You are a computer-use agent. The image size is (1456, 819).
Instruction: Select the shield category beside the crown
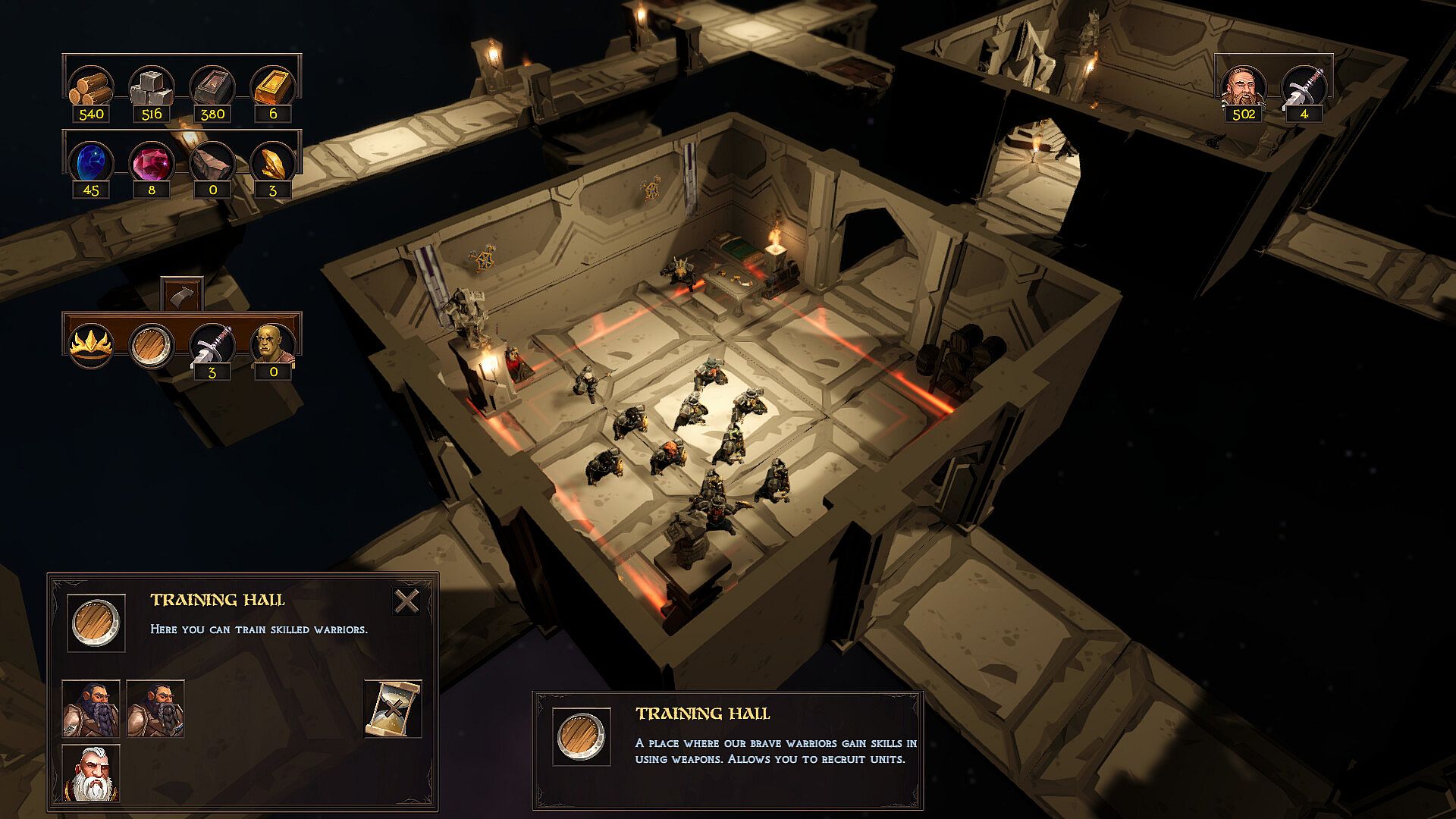[x=152, y=345]
